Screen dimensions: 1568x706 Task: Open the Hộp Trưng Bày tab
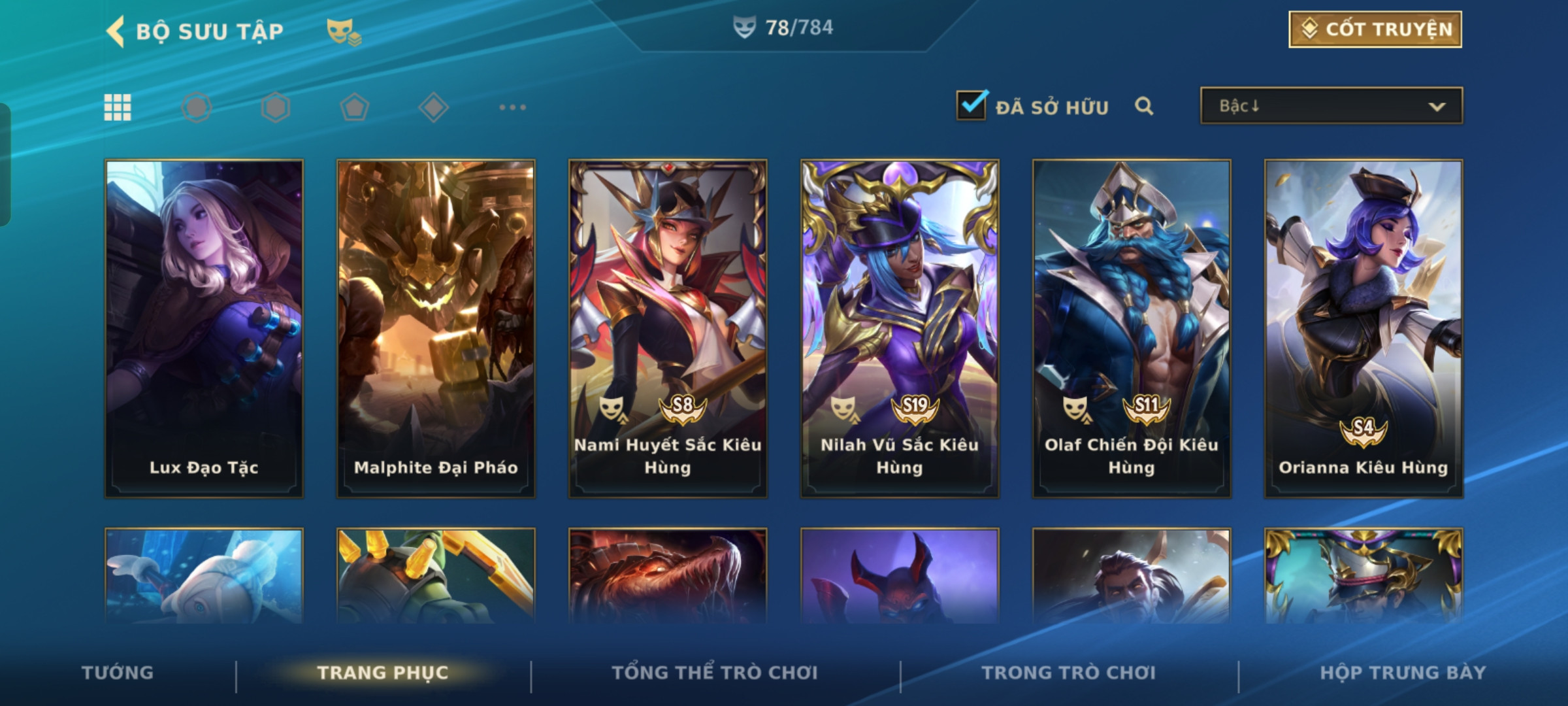(1403, 673)
